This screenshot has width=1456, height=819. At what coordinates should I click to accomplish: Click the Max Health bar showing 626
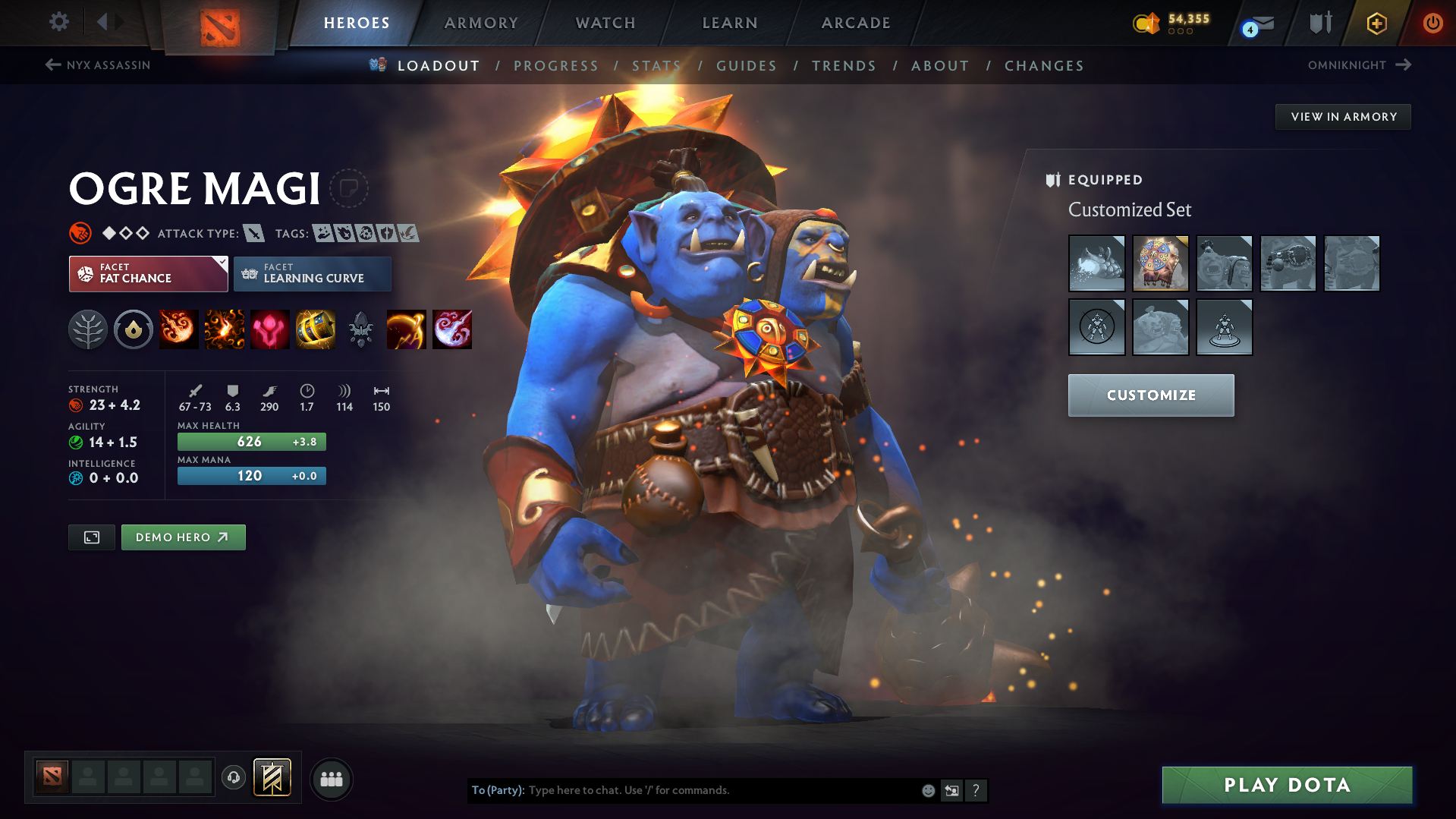click(x=251, y=441)
